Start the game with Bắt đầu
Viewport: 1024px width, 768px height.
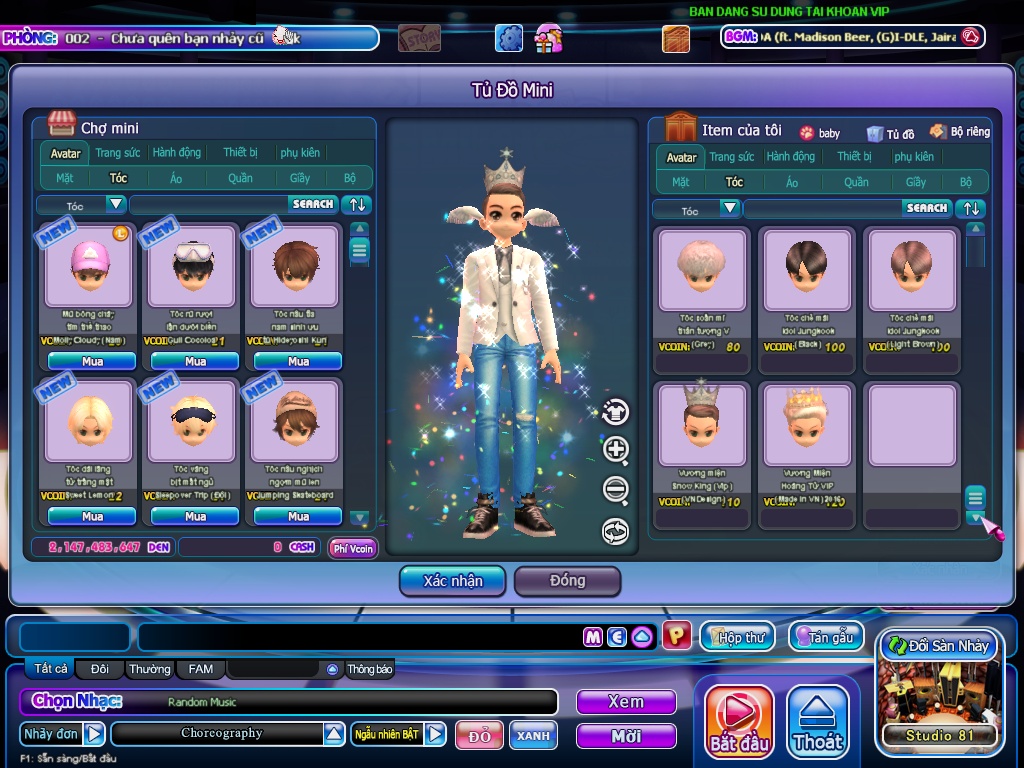click(x=739, y=721)
